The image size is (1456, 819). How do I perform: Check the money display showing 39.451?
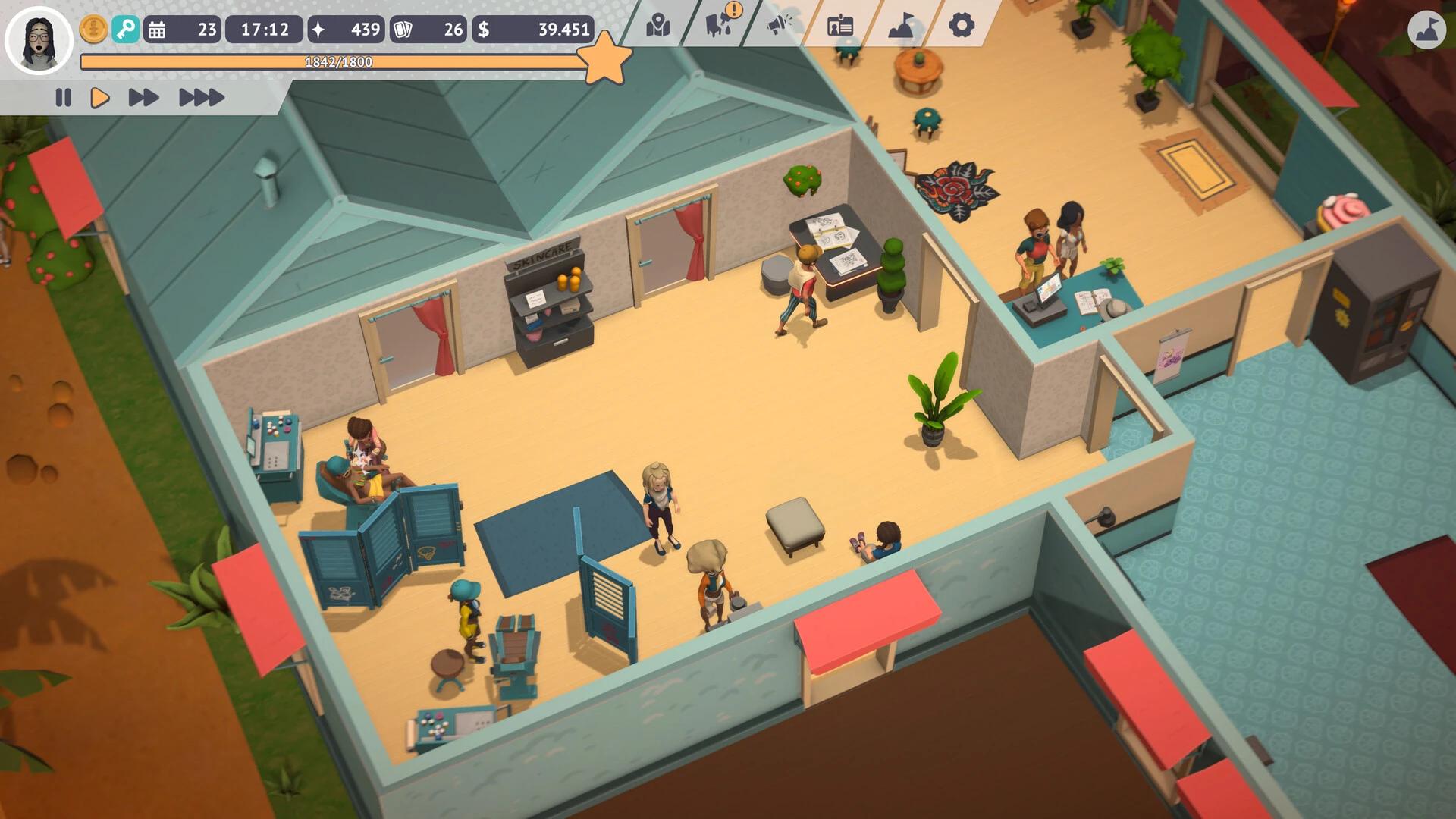point(531,30)
